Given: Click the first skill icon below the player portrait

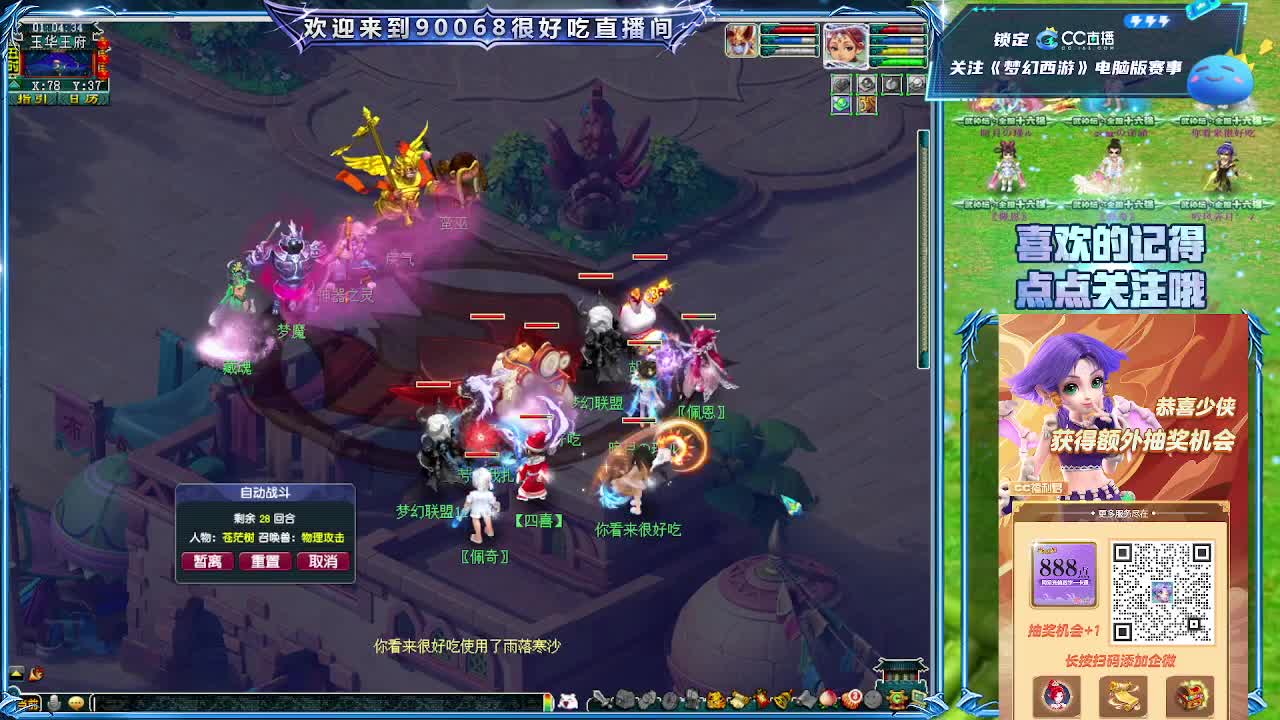Looking at the screenshot, I should point(842,84).
